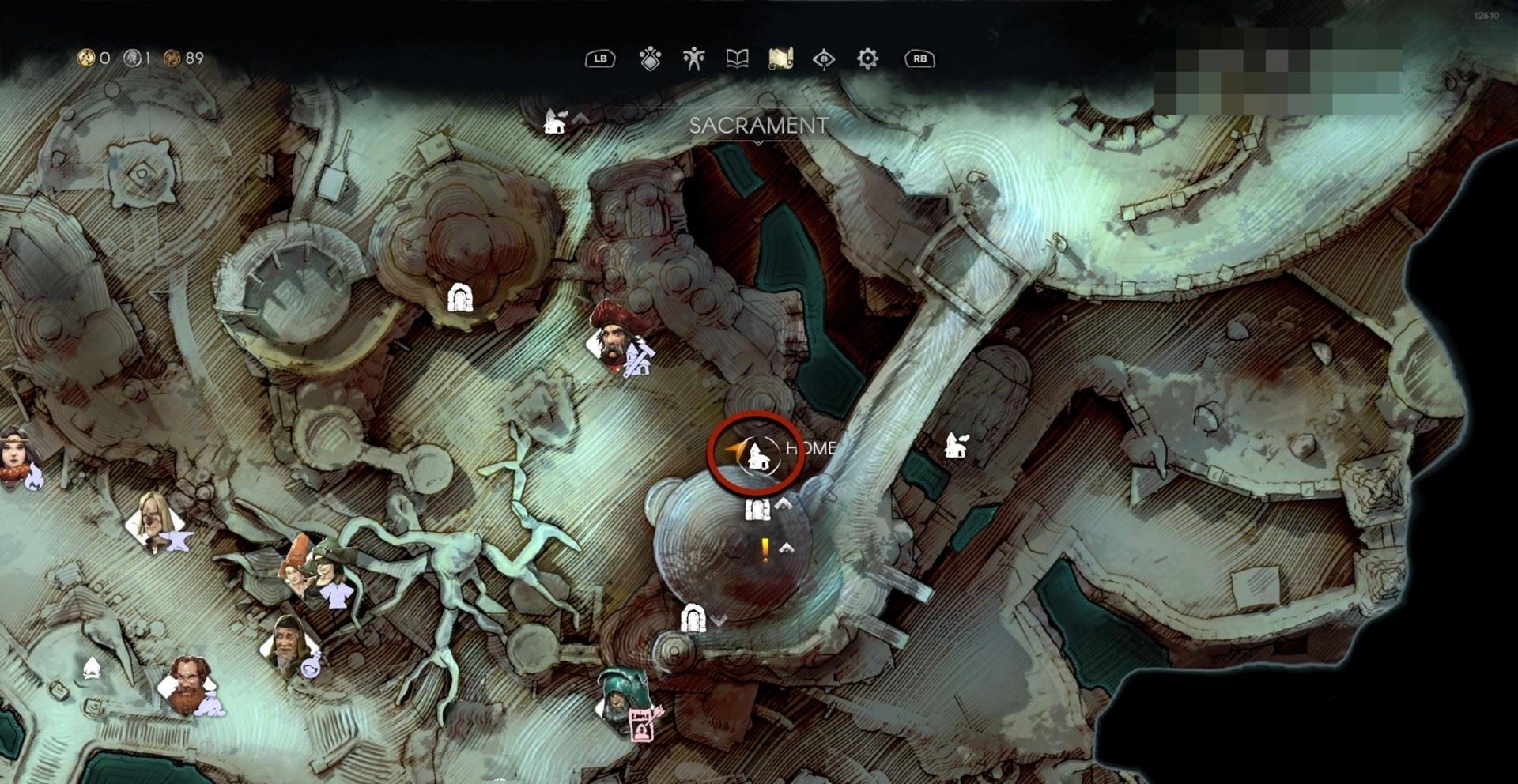Open the inventory diamond tab

coord(650,58)
